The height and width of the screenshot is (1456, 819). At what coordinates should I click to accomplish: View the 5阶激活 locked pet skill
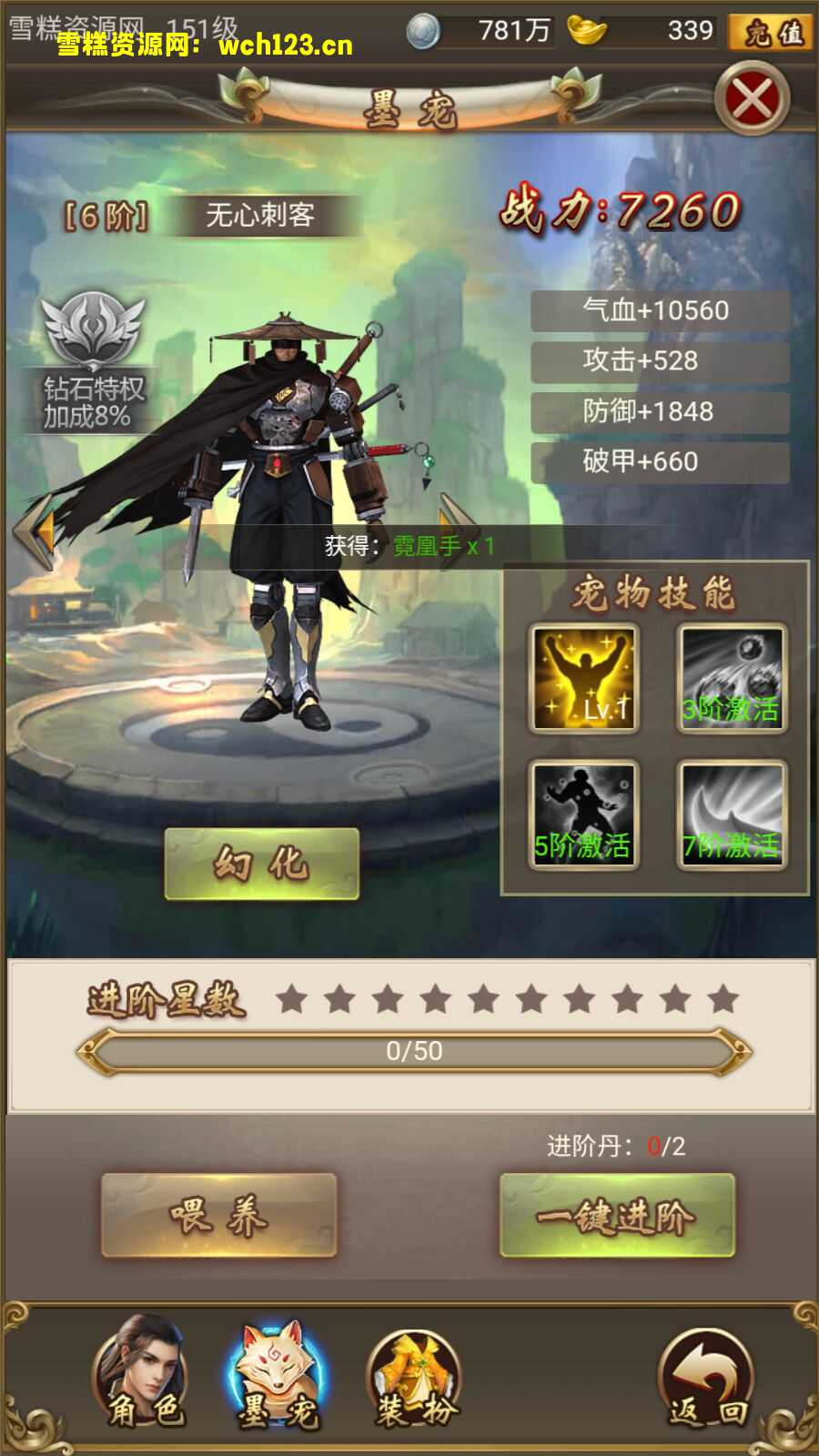(x=583, y=815)
